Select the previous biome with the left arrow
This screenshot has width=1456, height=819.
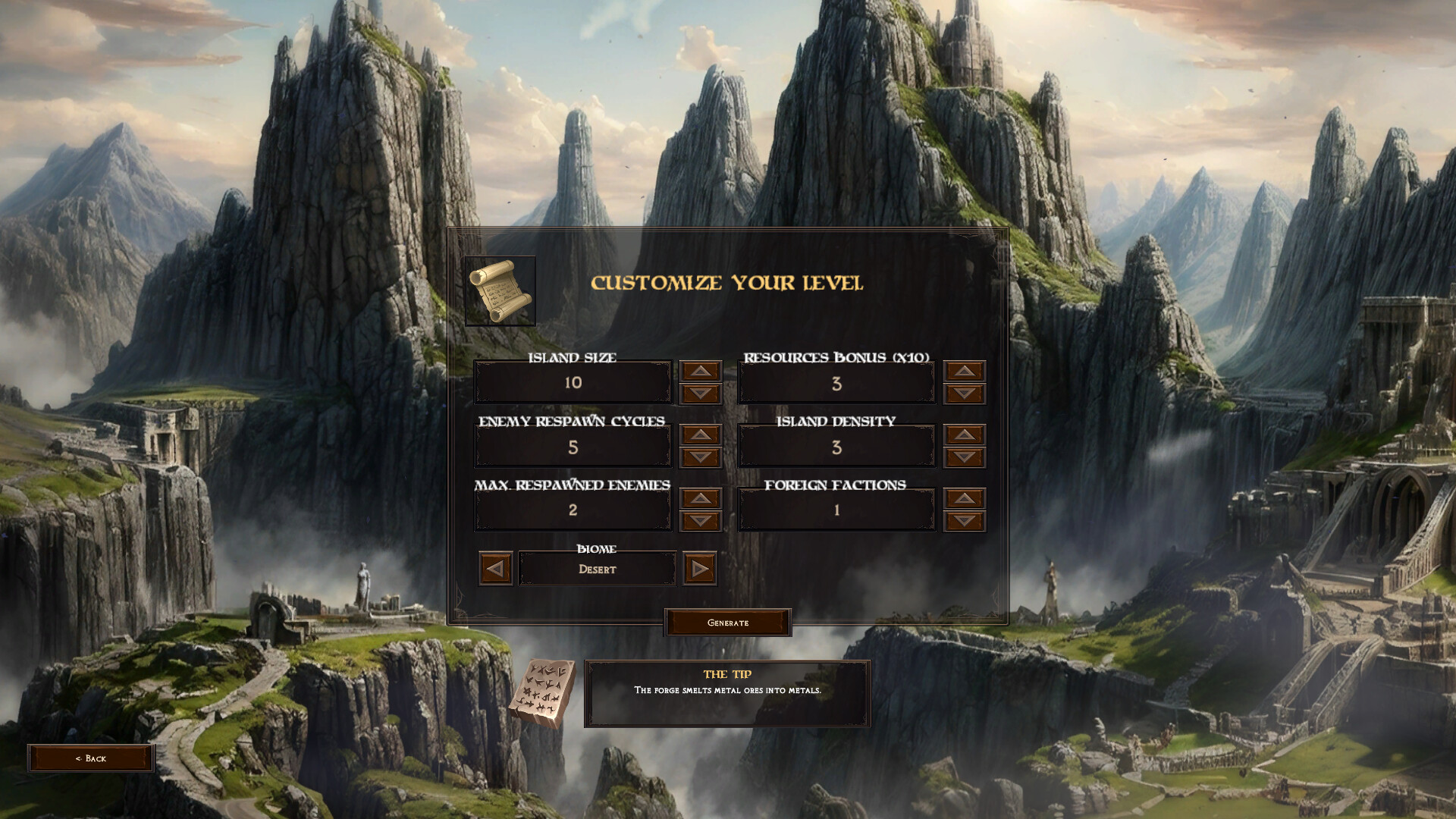[x=494, y=568]
